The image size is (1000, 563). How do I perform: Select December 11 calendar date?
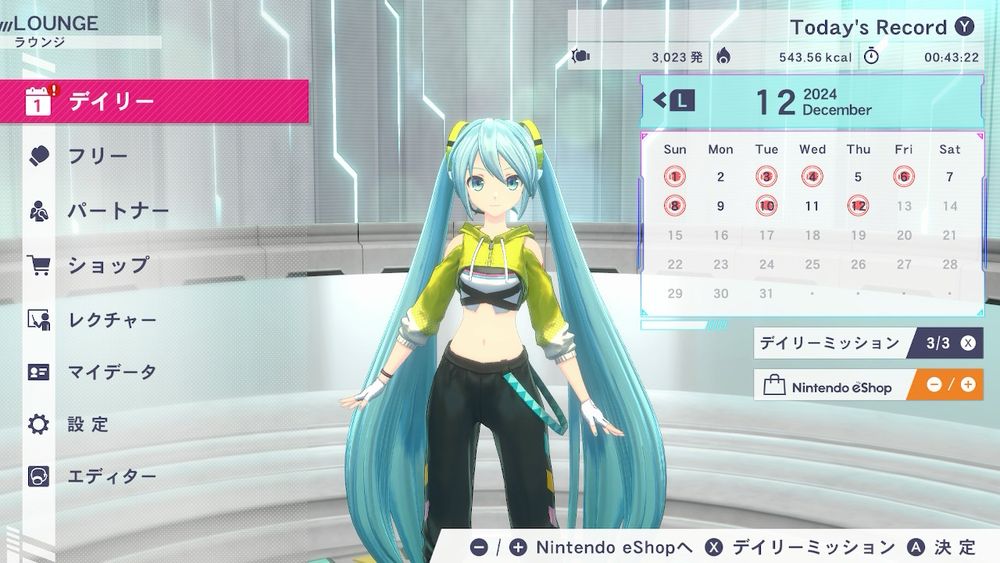(x=812, y=206)
